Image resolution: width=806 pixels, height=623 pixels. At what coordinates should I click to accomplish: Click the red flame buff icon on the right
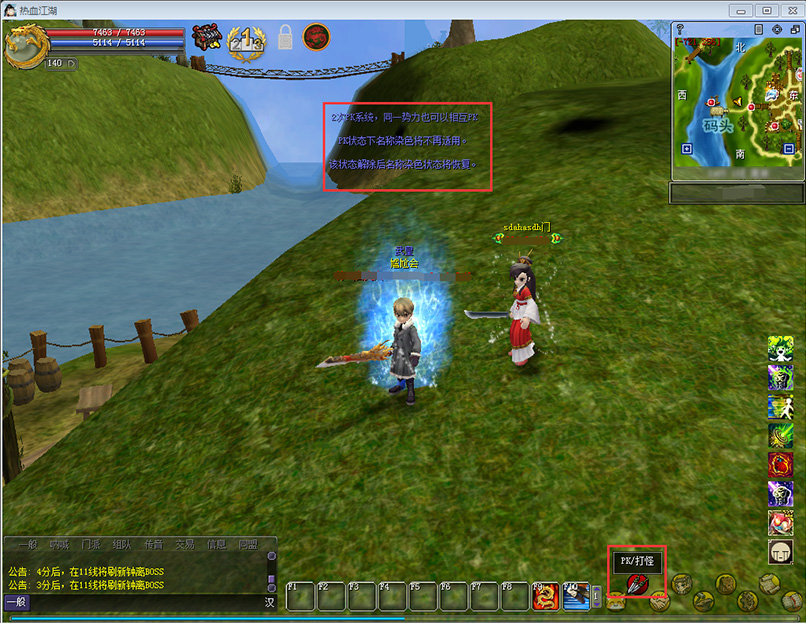[780, 465]
